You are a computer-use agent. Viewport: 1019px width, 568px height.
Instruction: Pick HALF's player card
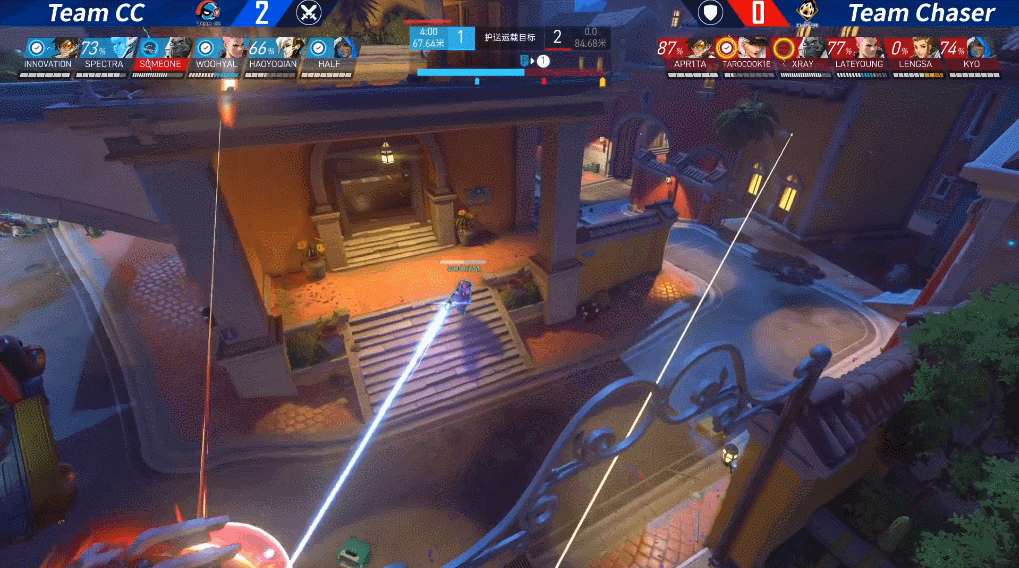[331, 53]
